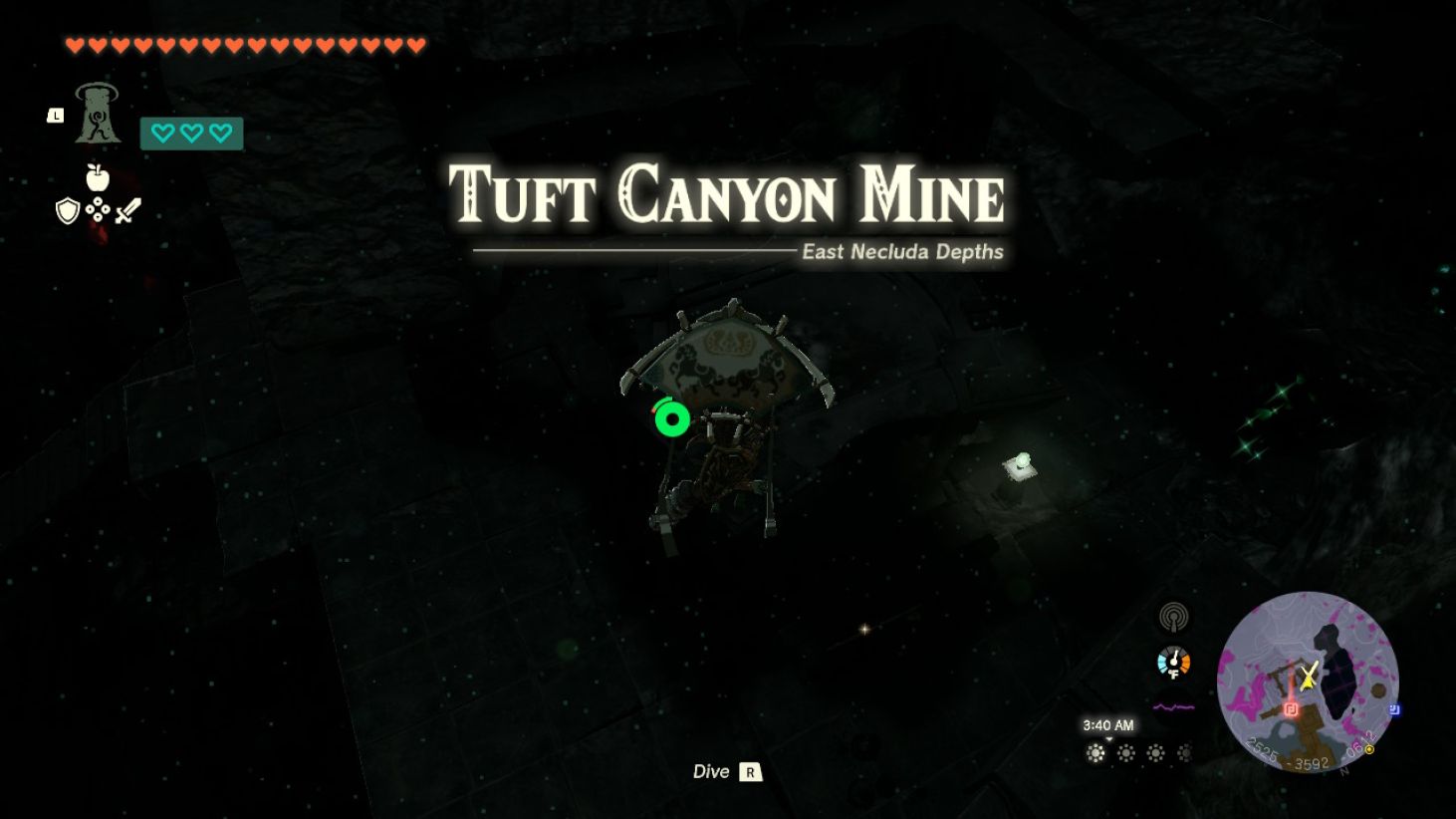This screenshot has width=1456, height=819.
Task: Toggle the brightest weather forecast symbol
Action: (1094, 754)
